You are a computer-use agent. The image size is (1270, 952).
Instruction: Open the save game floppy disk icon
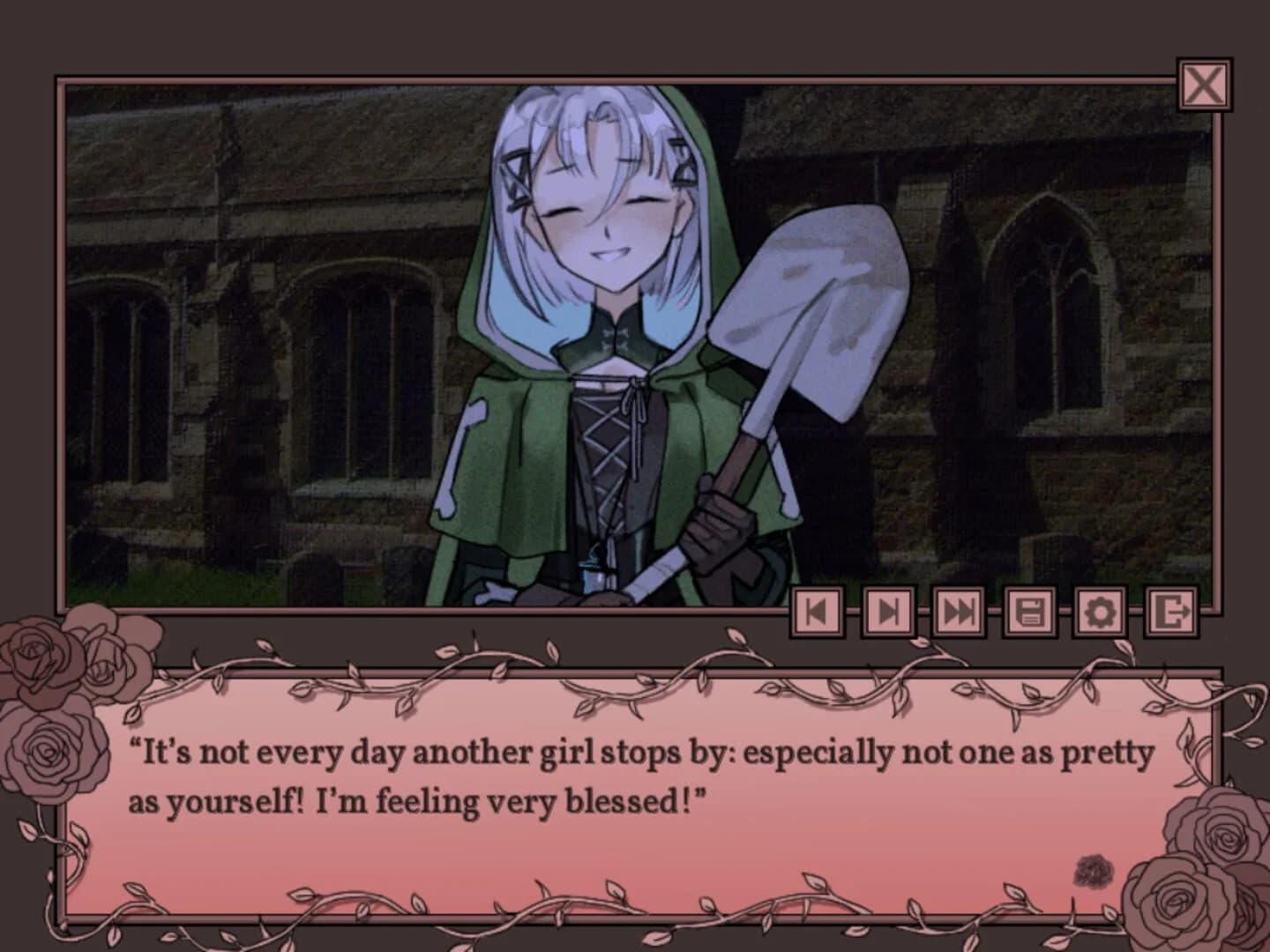pyautogui.click(x=1032, y=613)
